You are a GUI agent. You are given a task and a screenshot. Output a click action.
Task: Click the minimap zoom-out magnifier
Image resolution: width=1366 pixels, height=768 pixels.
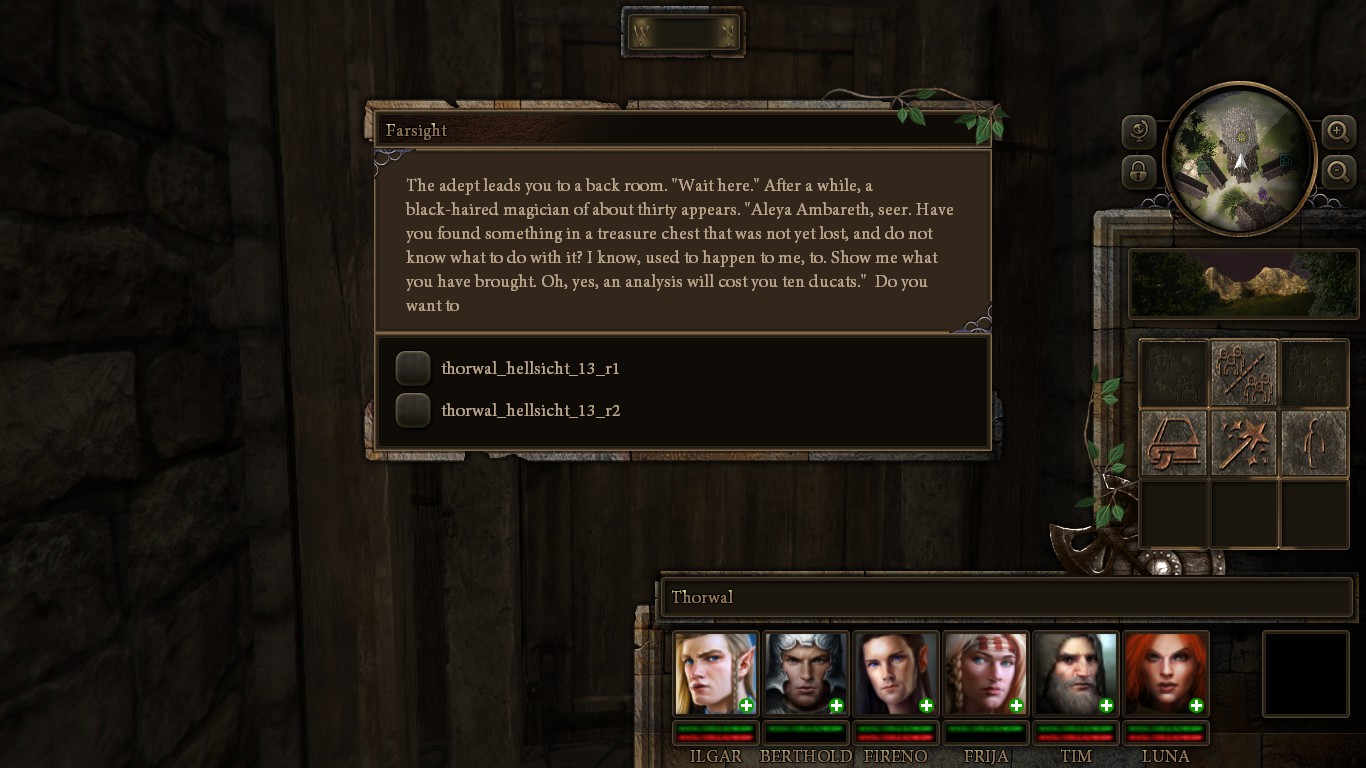pos(1338,172)
